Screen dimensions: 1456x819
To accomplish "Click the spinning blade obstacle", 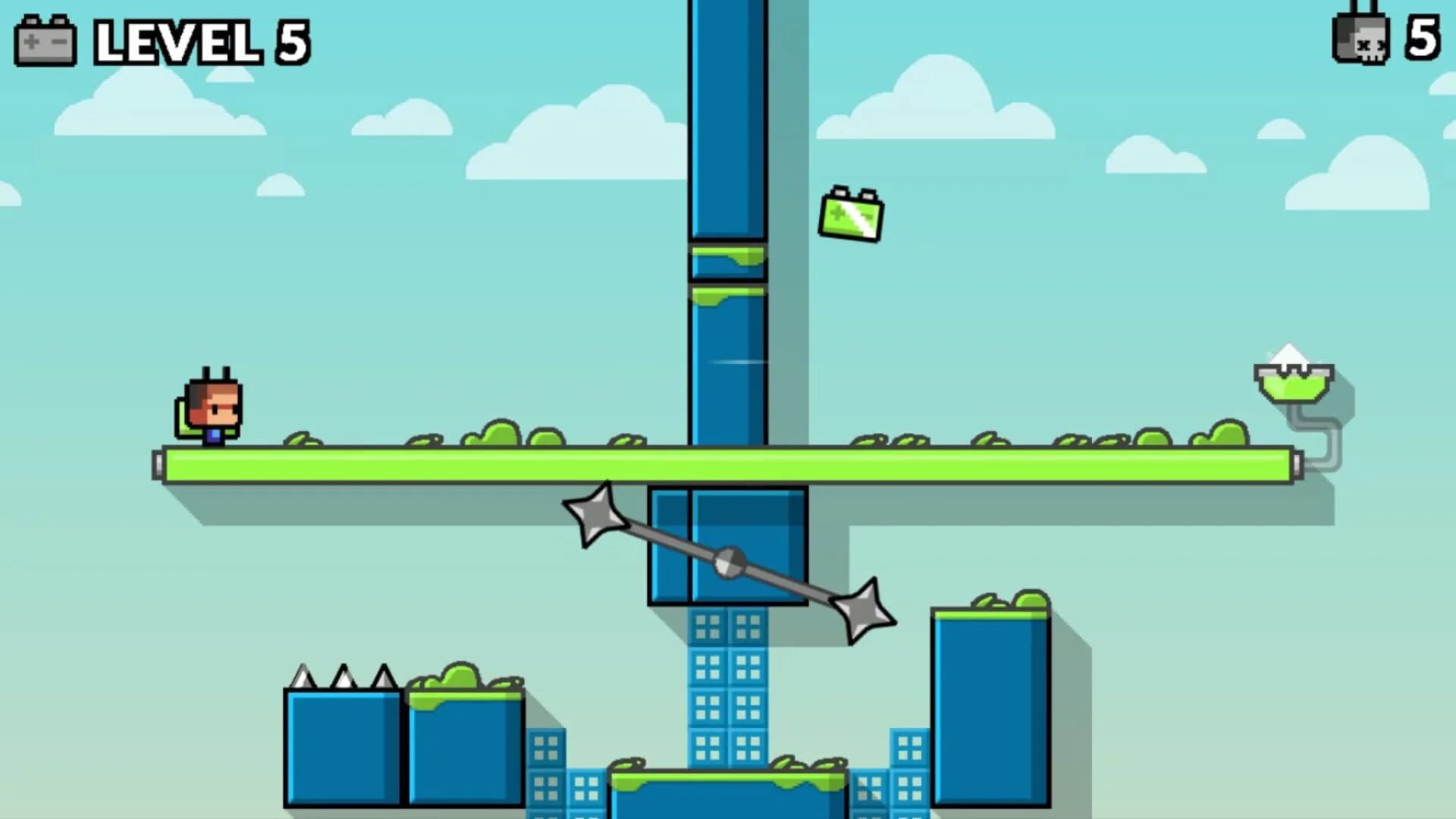I will click(x=730, y=563).
